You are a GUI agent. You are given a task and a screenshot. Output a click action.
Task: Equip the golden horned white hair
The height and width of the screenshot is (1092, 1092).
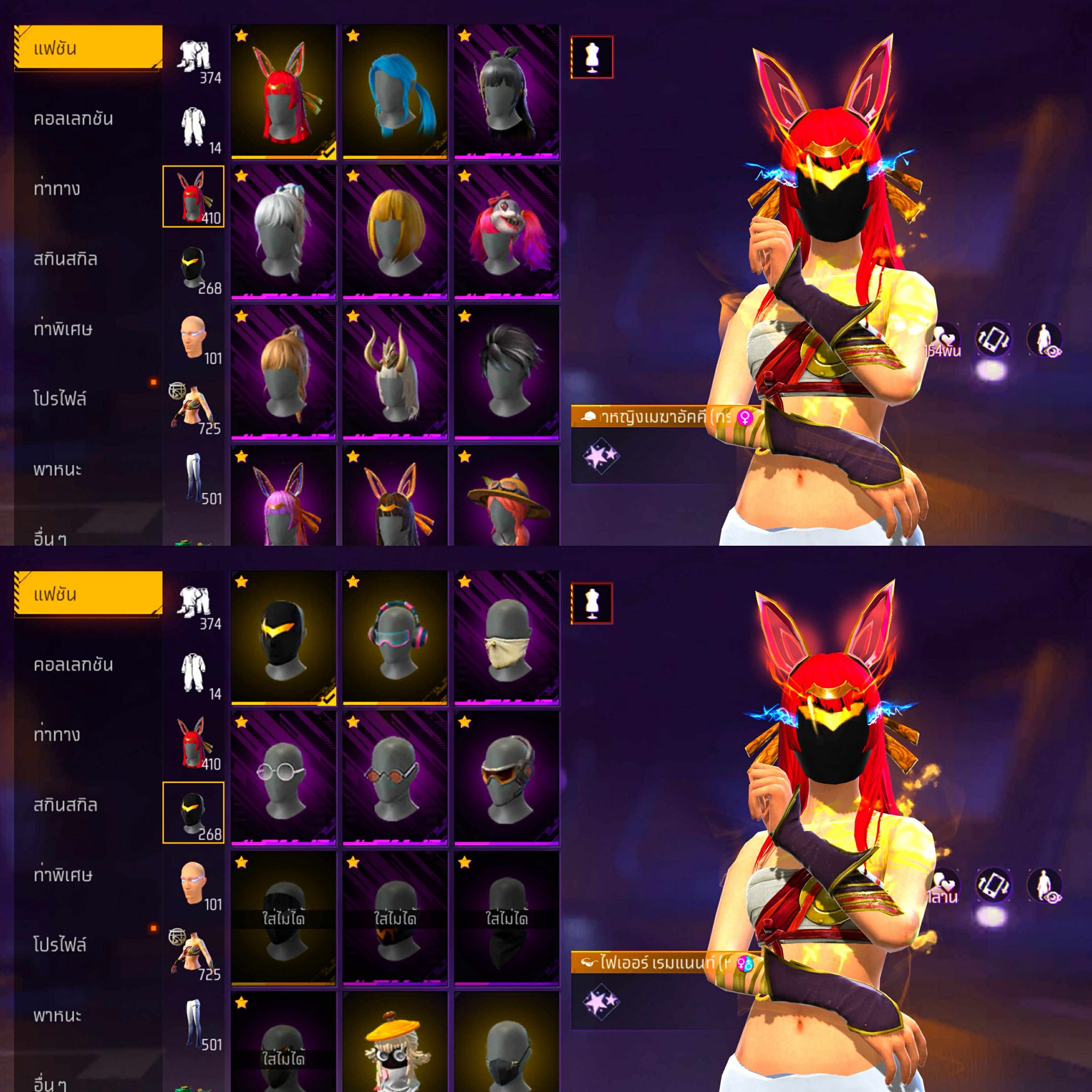point(395,373)
